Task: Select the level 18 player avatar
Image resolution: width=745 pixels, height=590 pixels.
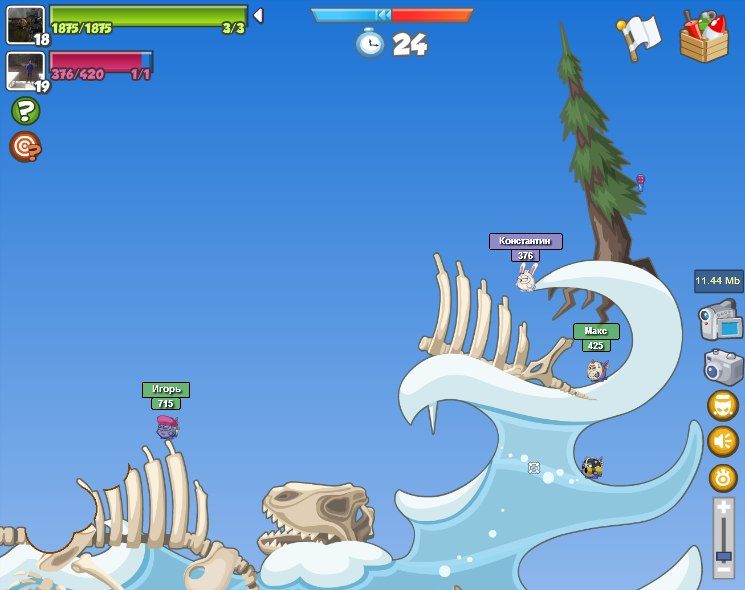Action: (25, 24)
